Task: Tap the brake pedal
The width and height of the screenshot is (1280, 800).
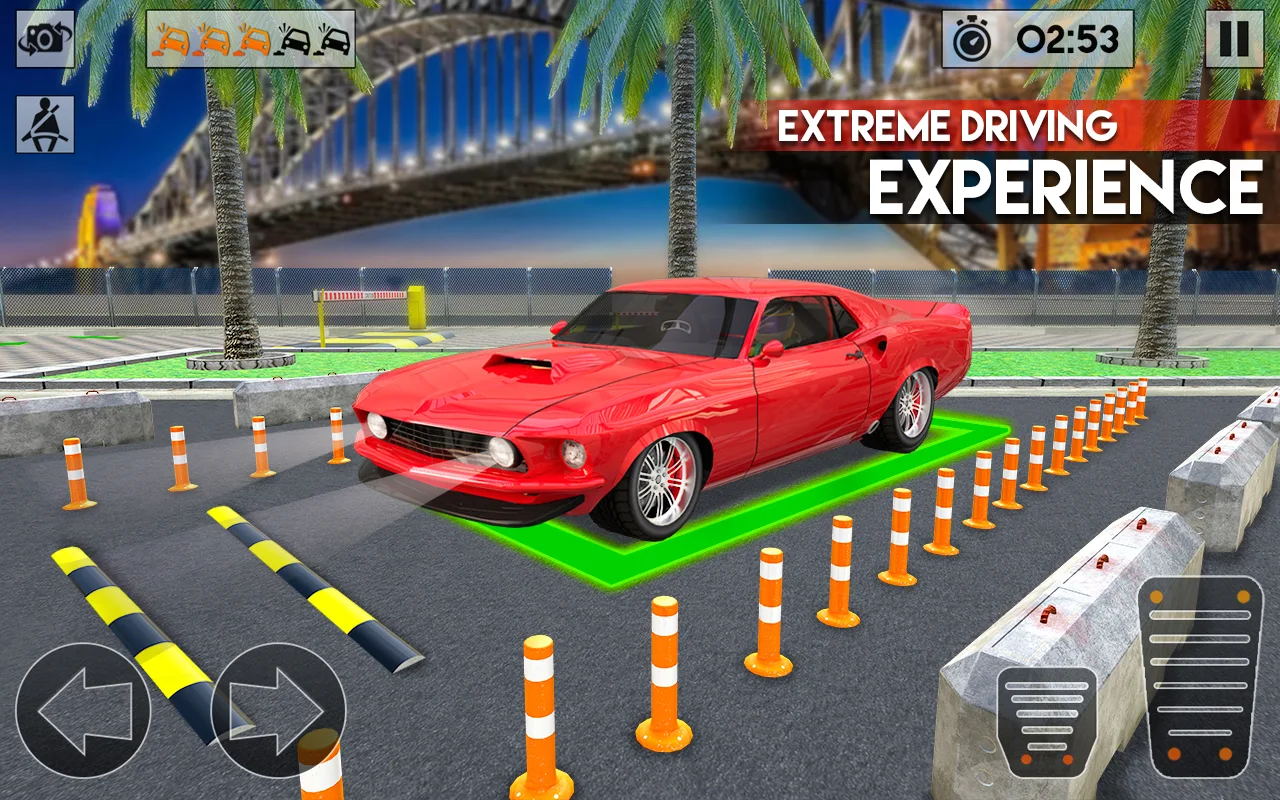Action: [1046, 721]
